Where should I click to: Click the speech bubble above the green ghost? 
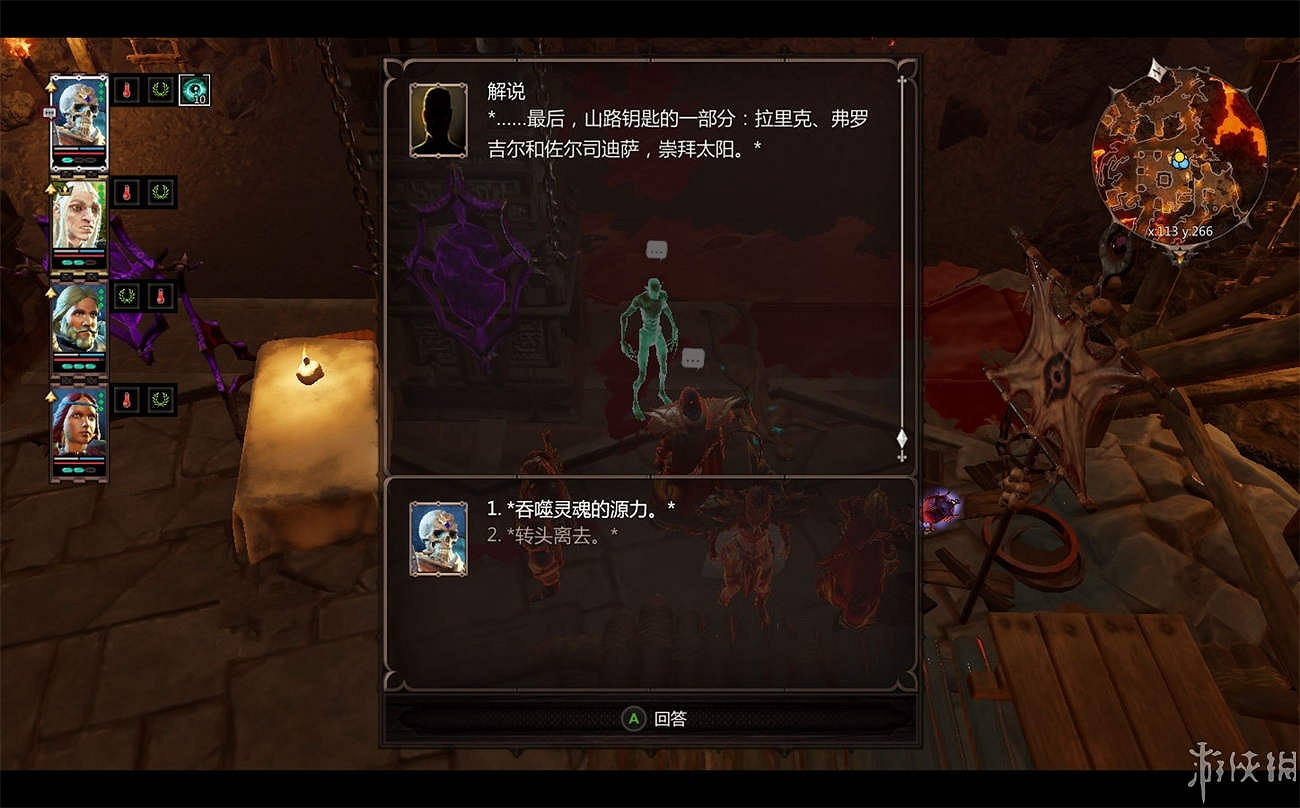pos(655,250)
